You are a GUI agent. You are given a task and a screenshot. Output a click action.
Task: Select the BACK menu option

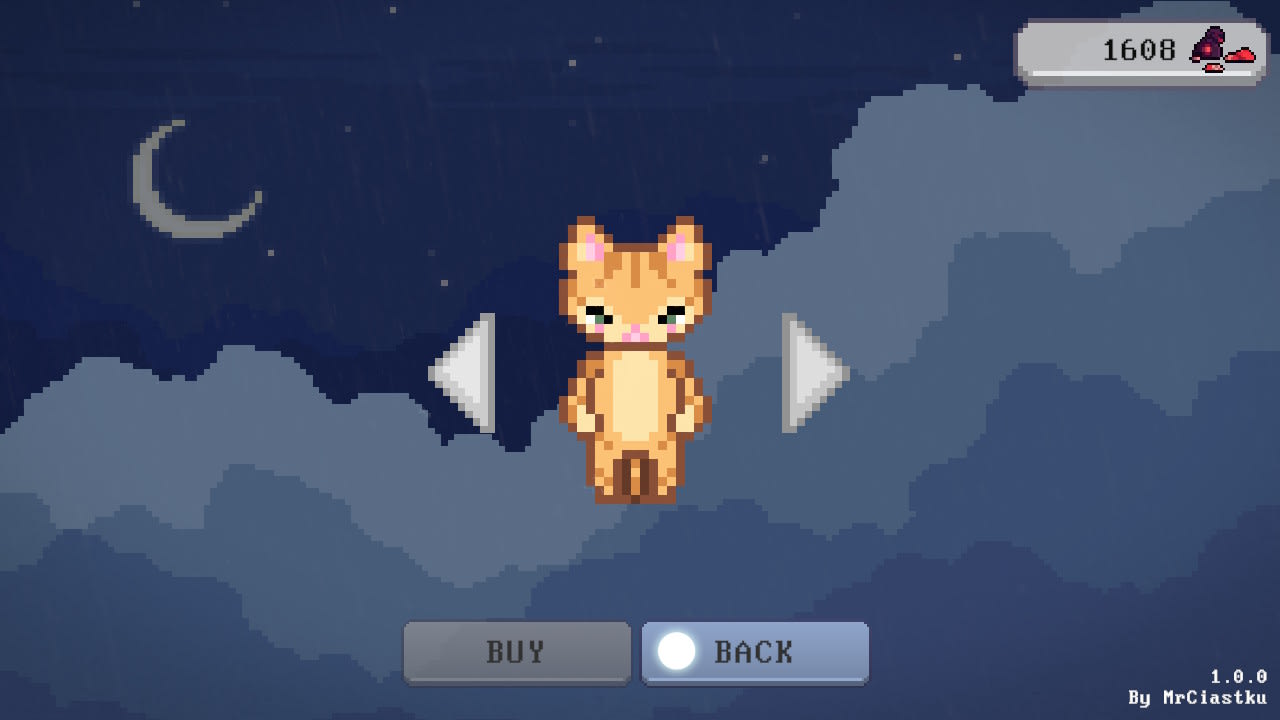755,652
